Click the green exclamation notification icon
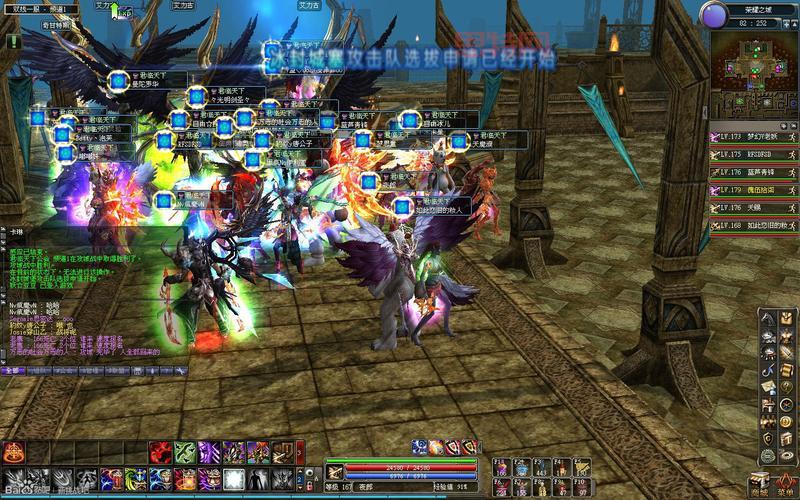The width and height of the screenshot is (800, 500). (x=13, y=41)
